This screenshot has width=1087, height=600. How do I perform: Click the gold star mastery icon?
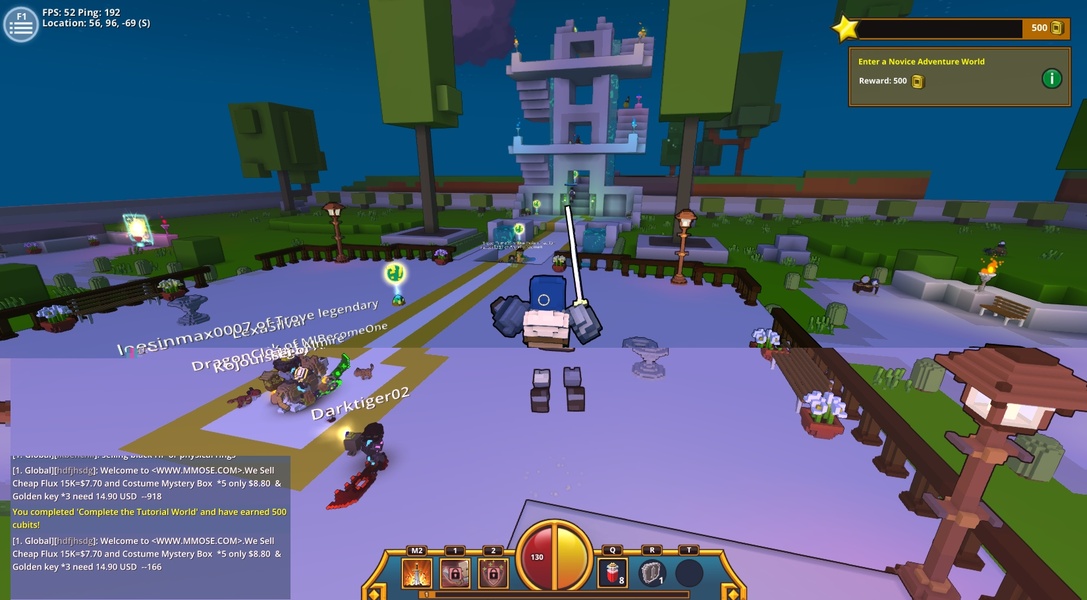point(846,28)
